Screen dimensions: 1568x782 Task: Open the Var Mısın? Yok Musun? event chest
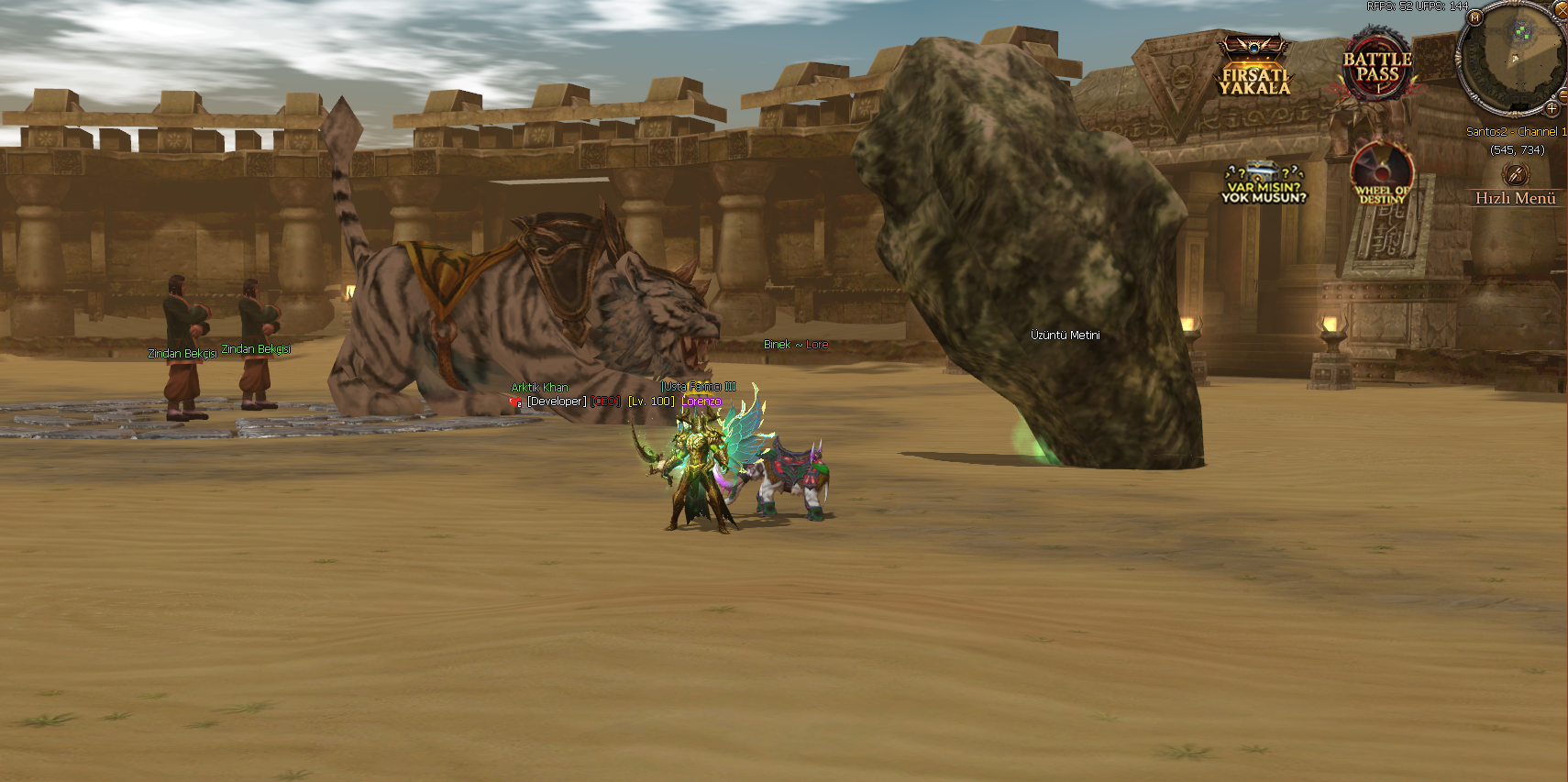1264,172
